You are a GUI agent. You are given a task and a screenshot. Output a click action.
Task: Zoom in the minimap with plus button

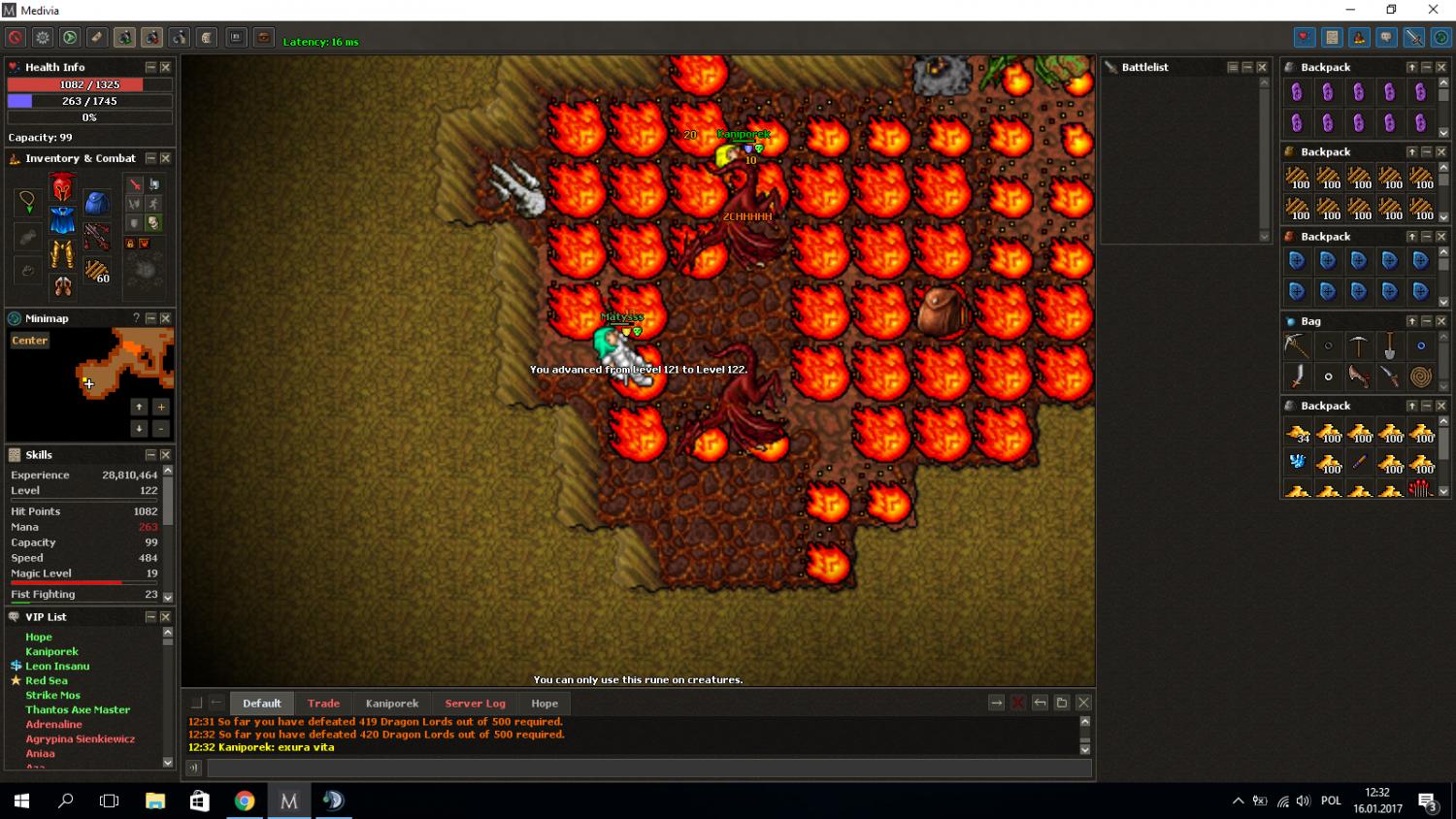pyautogui.click(x=161, y=407)
